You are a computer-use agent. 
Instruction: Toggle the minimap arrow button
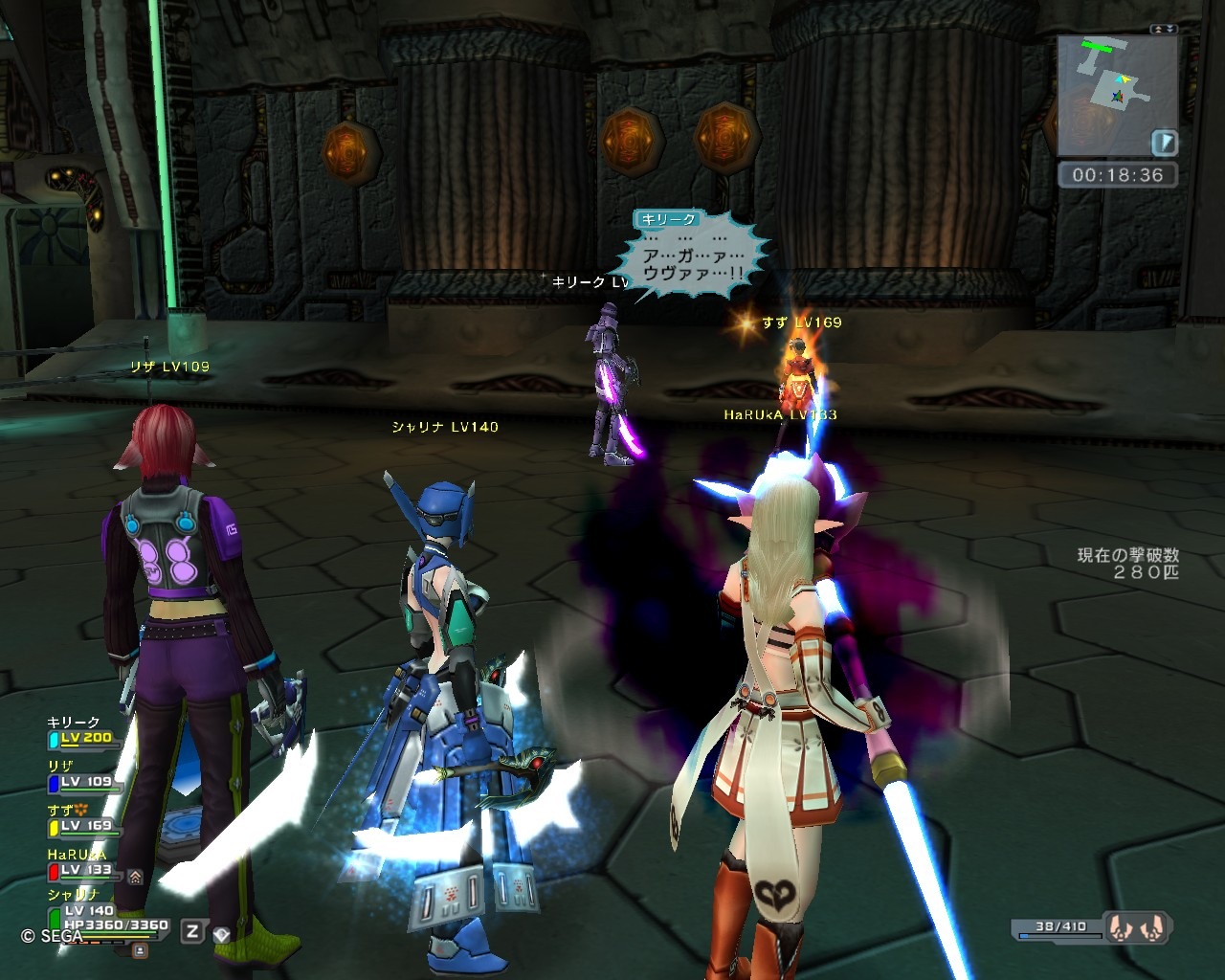click(1164, 144)
